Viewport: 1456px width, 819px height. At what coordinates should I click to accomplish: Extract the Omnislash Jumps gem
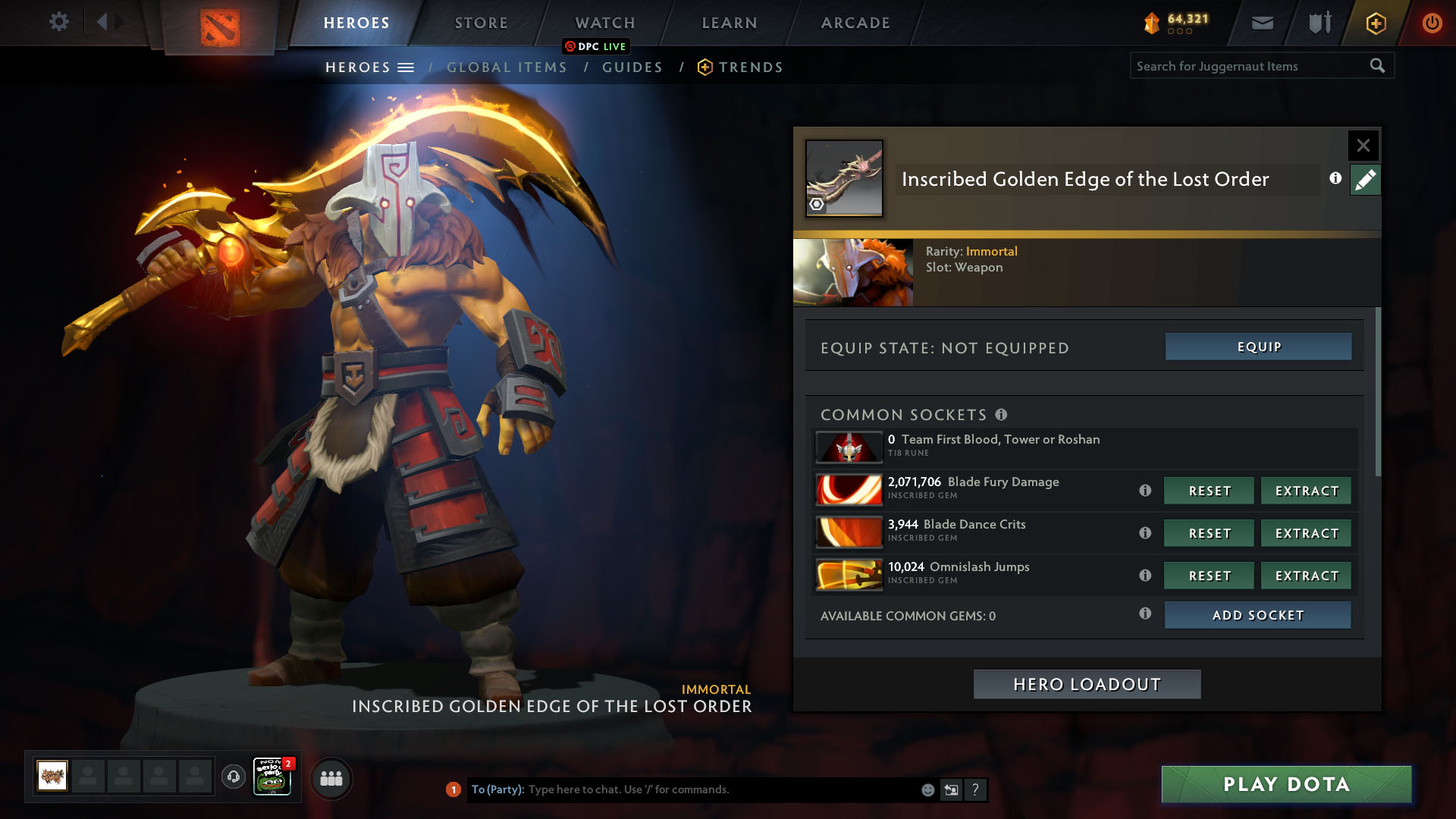point(1306,576)
